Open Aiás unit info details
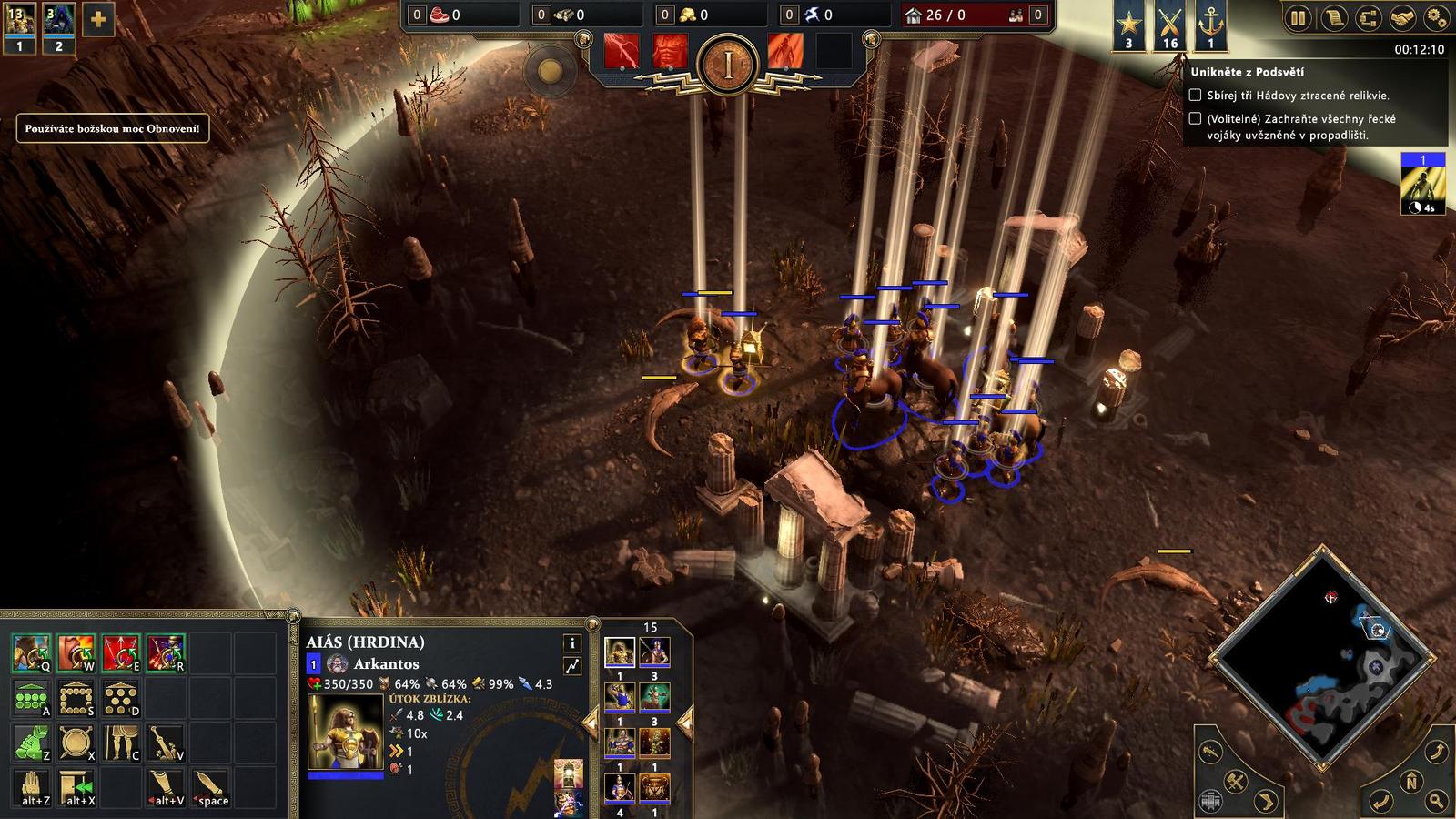The width and height of the screenshot is (1456, 819). (572, 642)
